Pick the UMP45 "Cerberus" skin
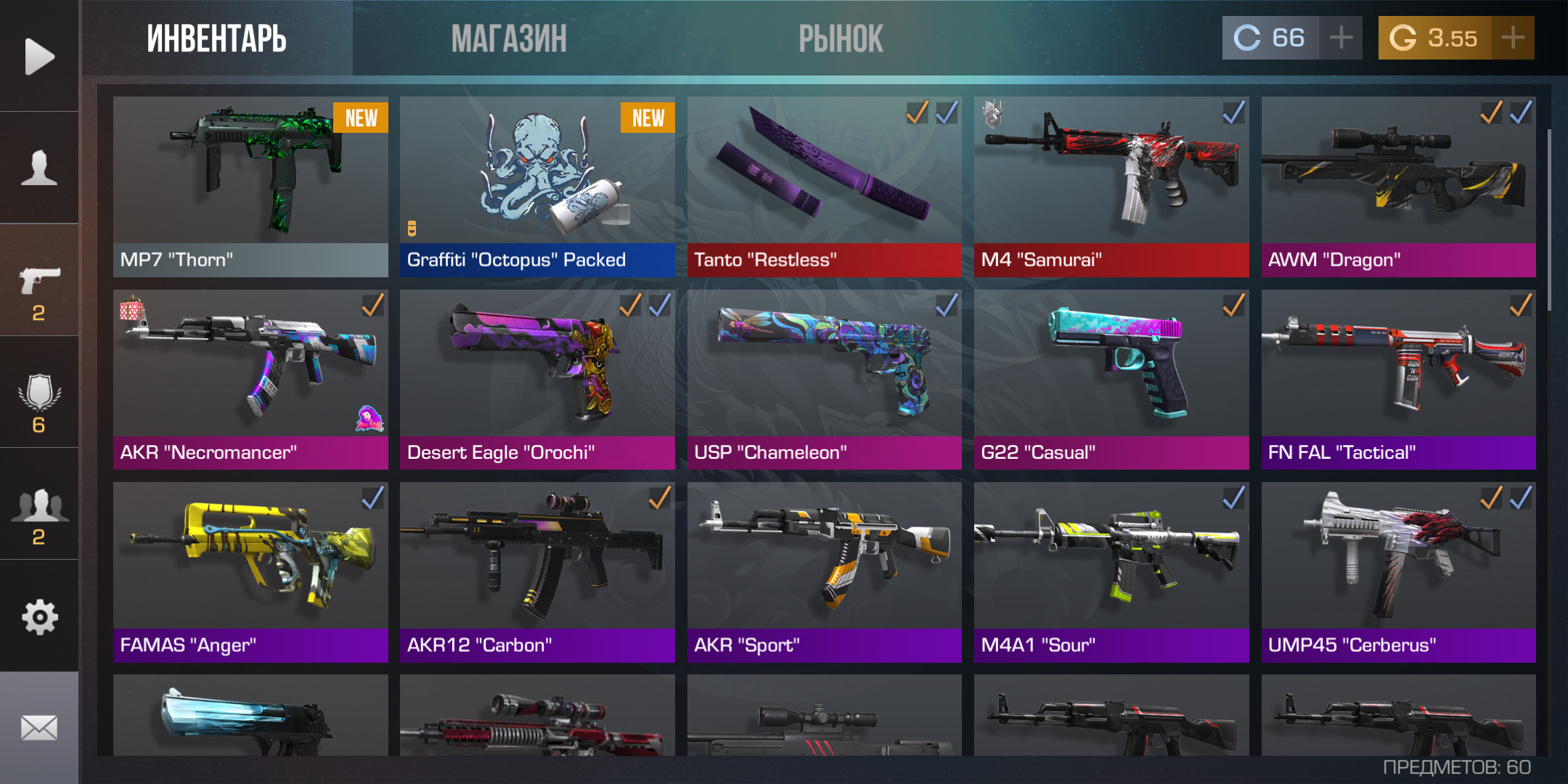The height and width of the screenshot is (784, 1568). pos(1398,572)
